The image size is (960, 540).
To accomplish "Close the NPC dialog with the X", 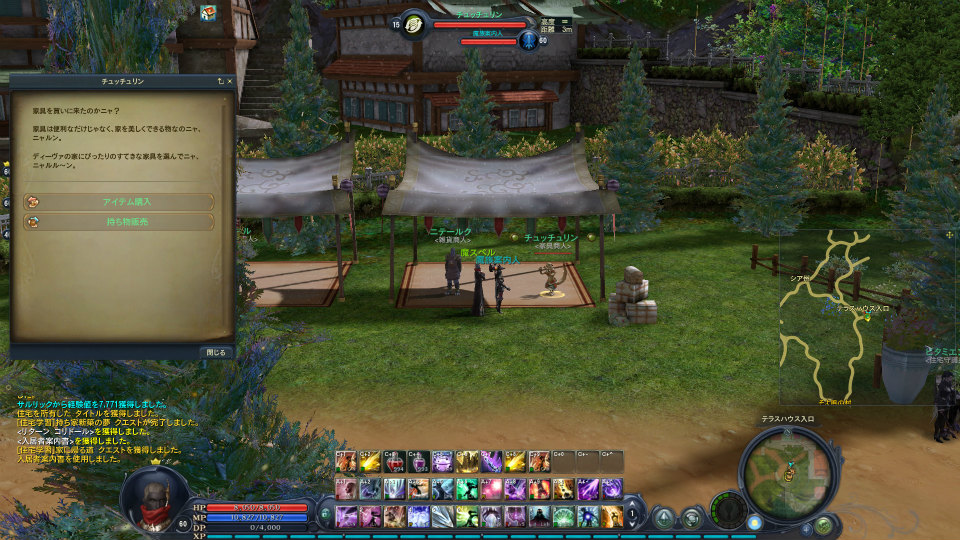I will pyautogui.click(x=229, y=81).
